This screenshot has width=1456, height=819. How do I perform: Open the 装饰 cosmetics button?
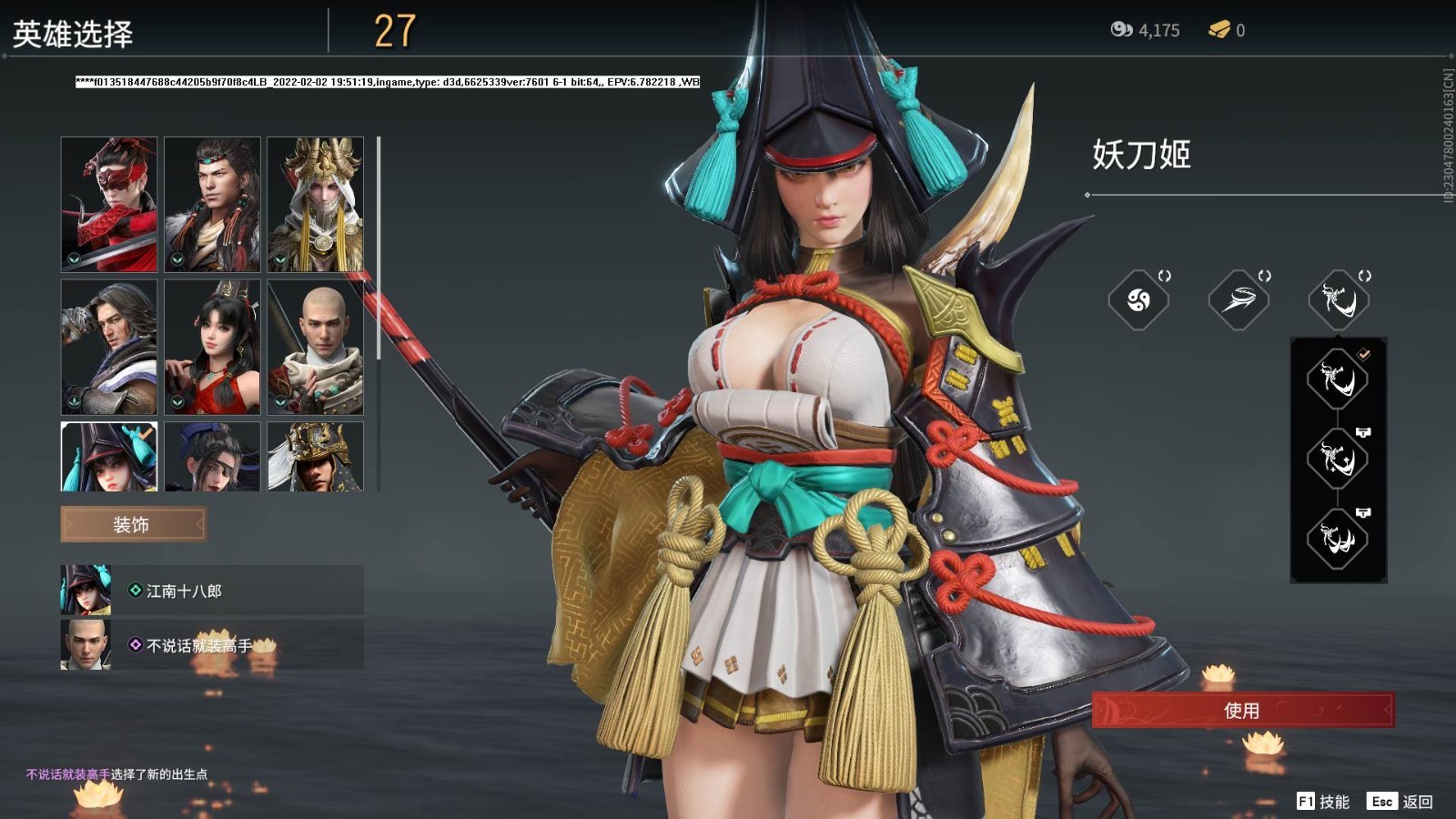(x=133, y=524)
